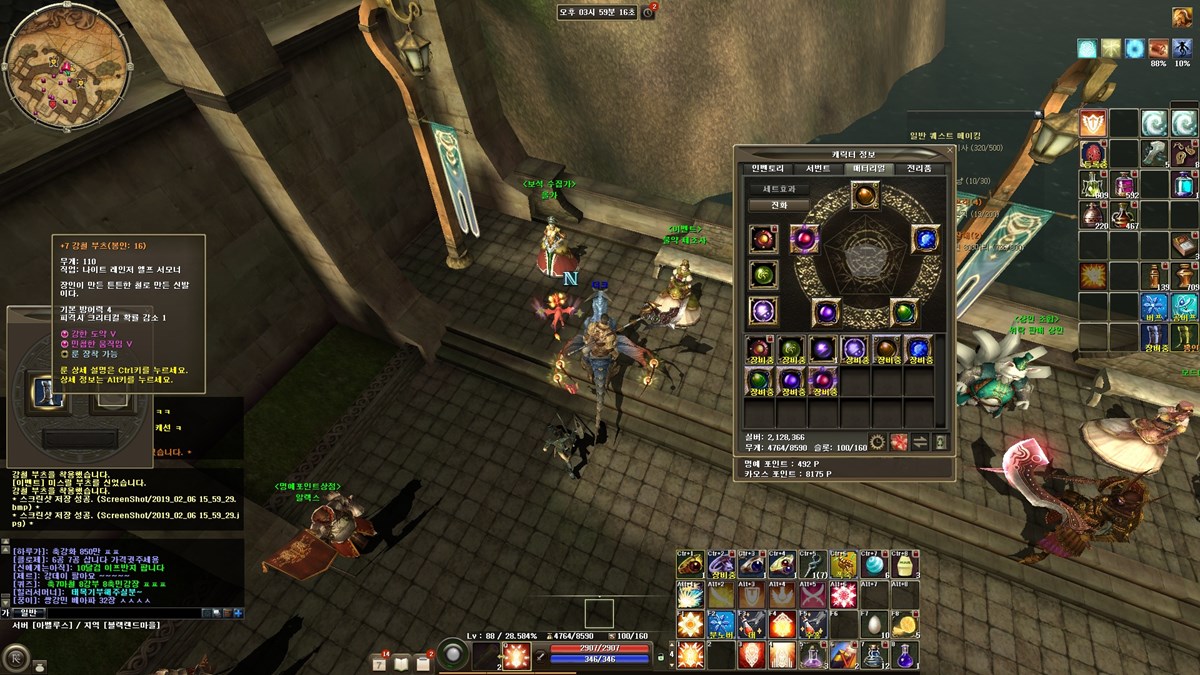
Task: Click the 세트효과 set effect button
Action: pos(779,188)
